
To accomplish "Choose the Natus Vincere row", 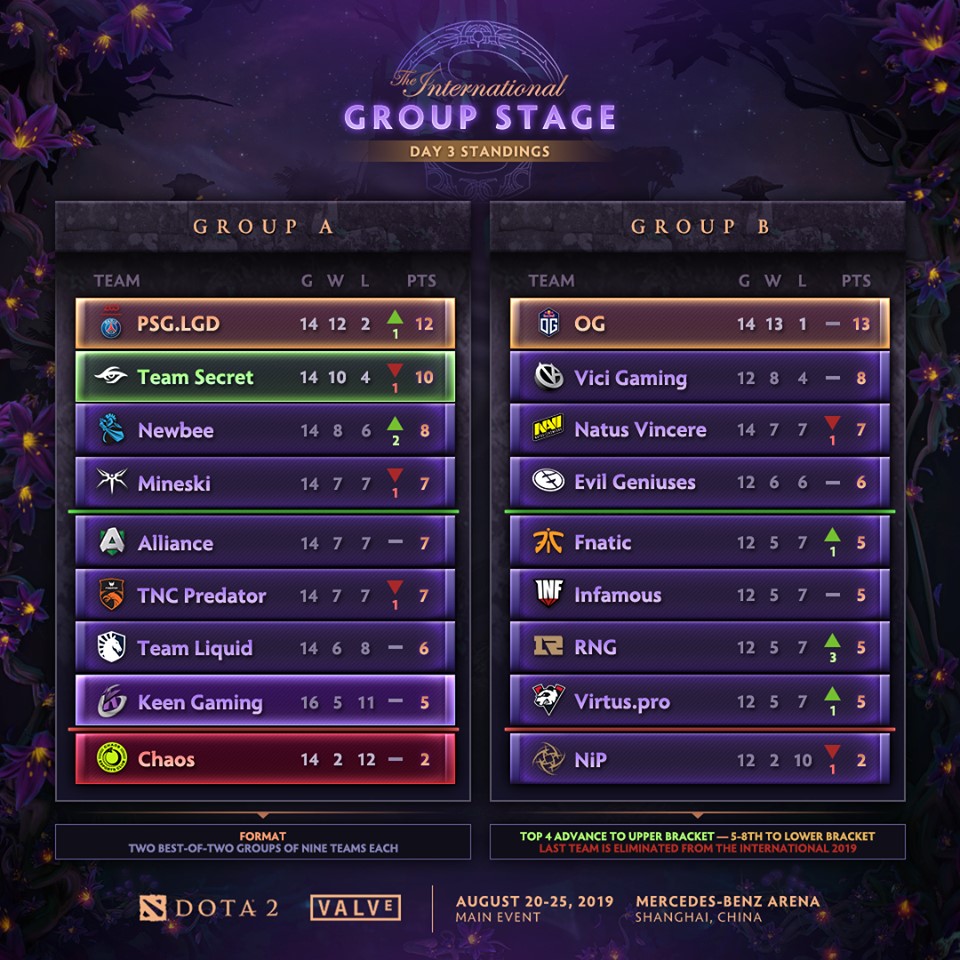I will [x=699, y=430].
